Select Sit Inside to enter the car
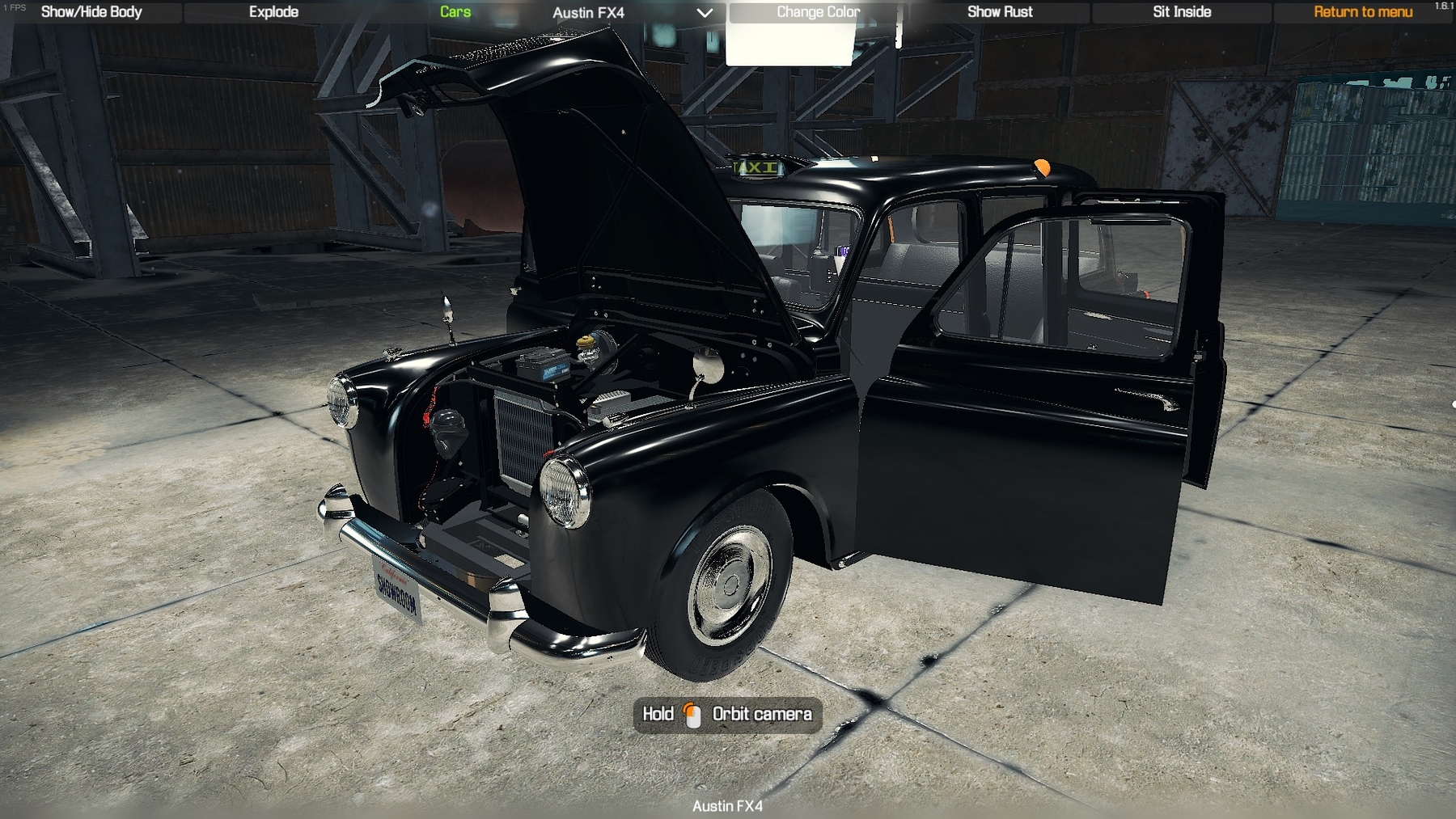Image resolution: width=1456 pixels, height=819 pixels. pos(1182,12)
